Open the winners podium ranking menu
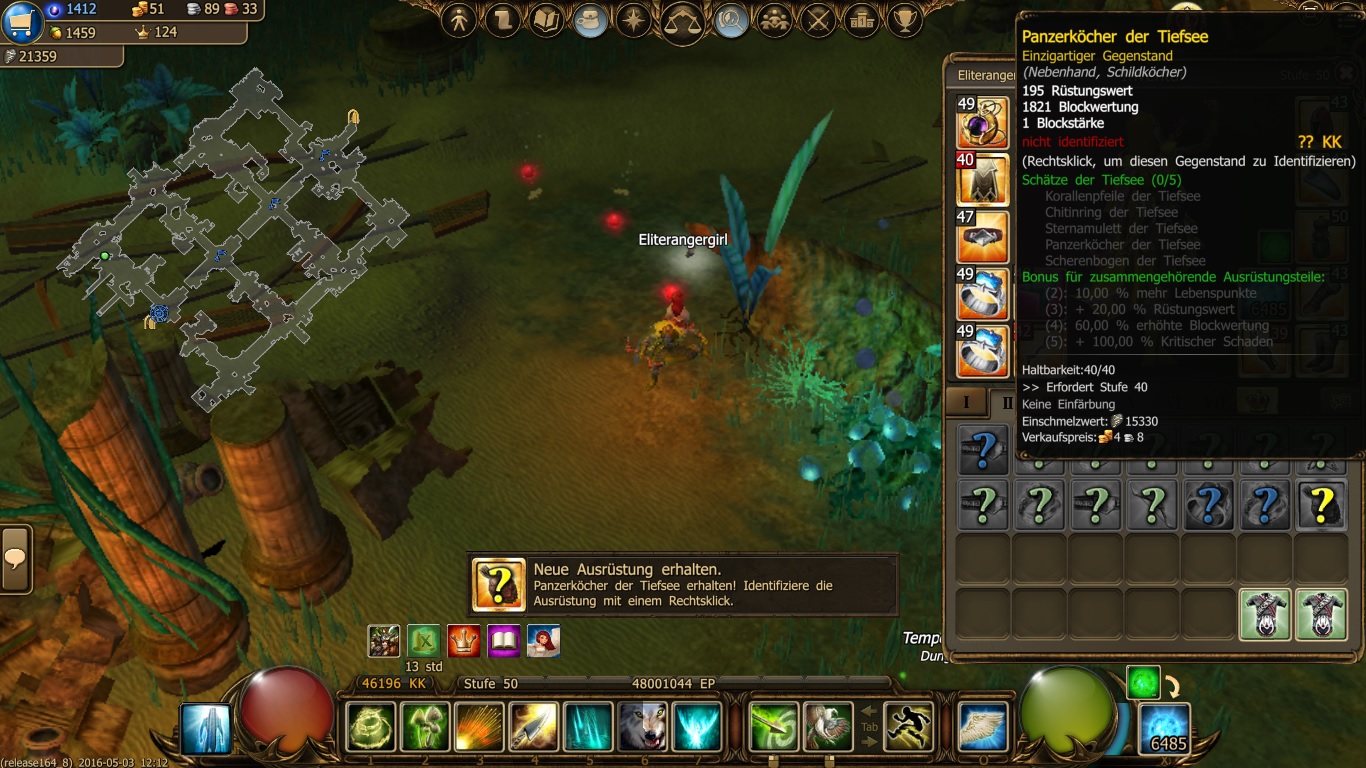The height and width of the screenshot is (768, 1366). pyautogui.click(x=862, y=19)
